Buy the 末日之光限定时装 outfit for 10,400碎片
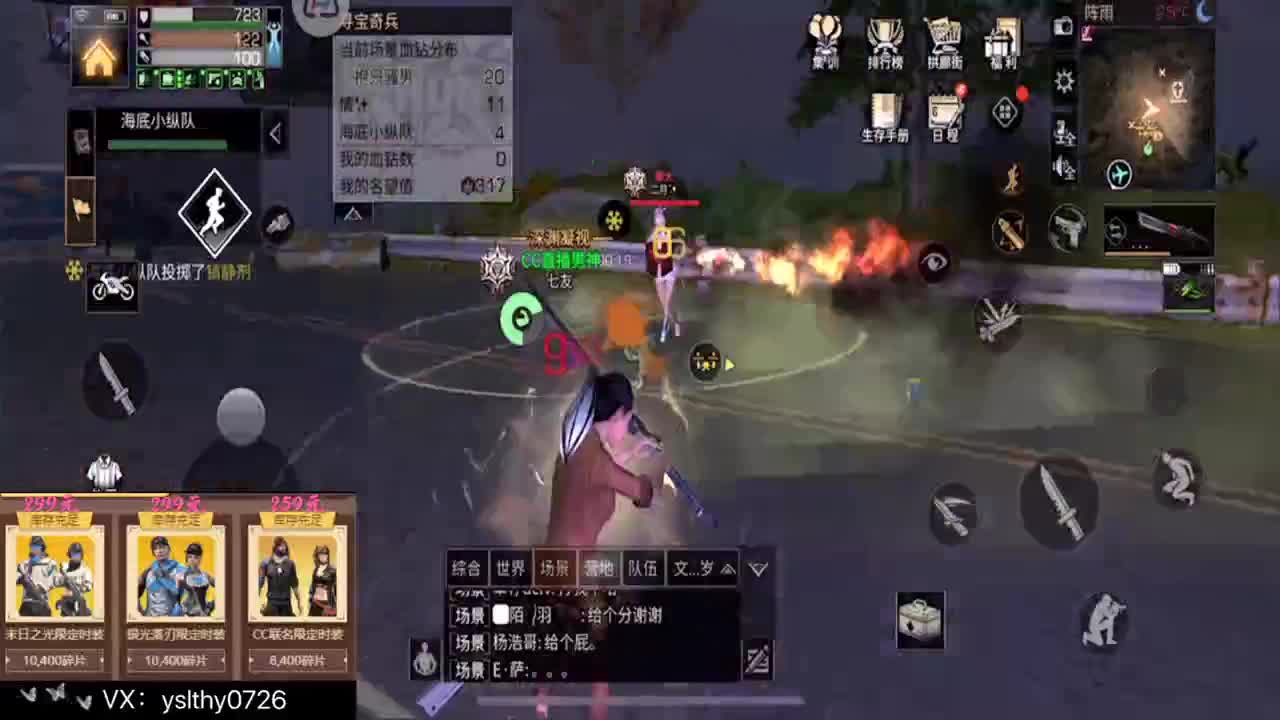Viewport: 1280px width, 720px height. point(57,660)
